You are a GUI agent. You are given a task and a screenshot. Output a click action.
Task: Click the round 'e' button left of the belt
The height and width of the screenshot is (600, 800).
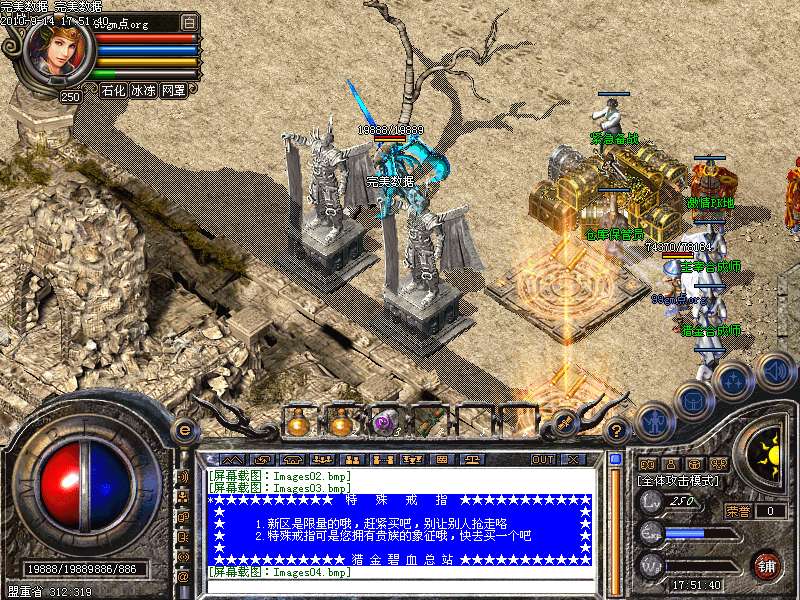click(x=184, y=430)
